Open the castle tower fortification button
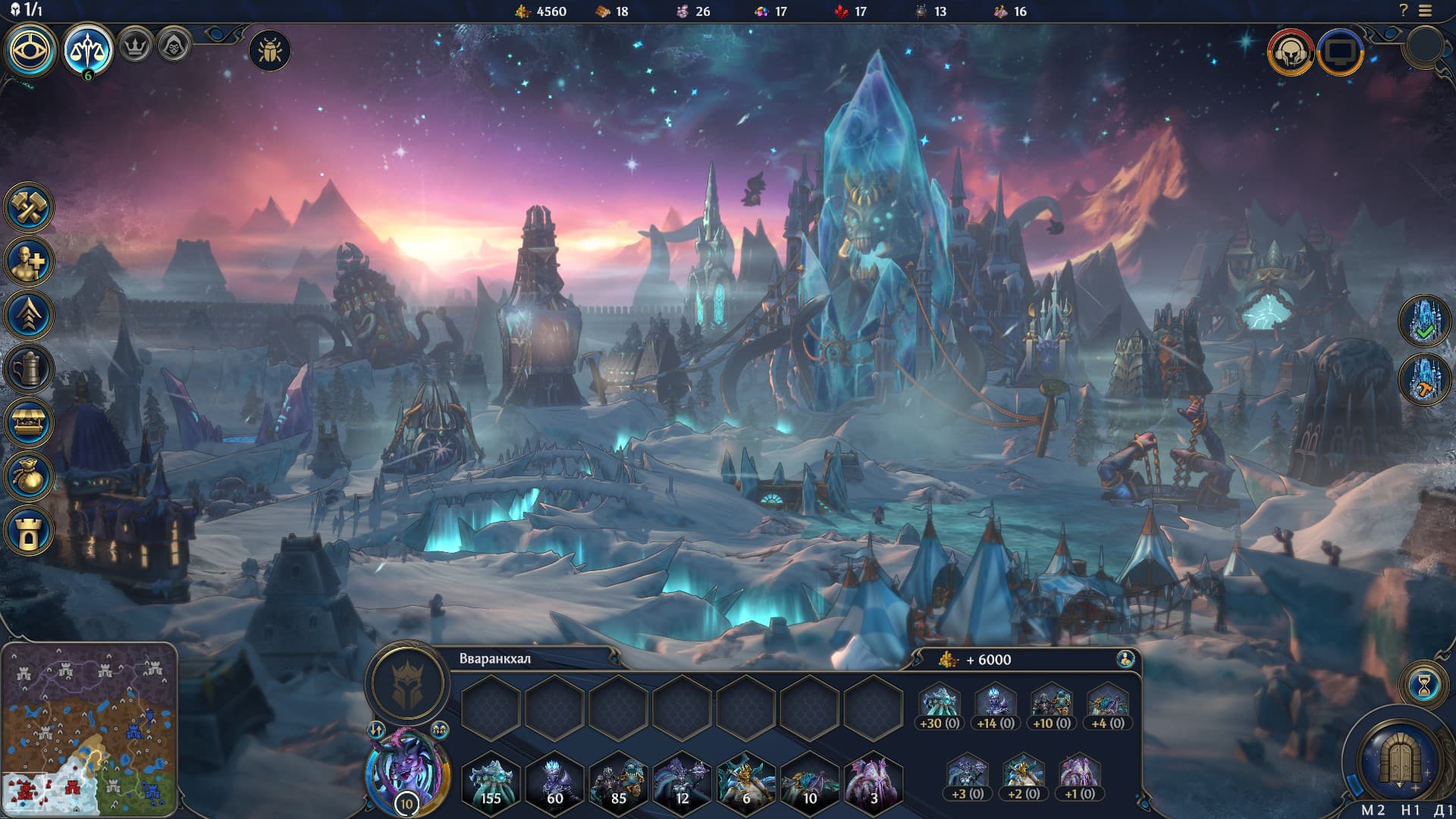Screen dimensions: 1456x819 [29, 531]
